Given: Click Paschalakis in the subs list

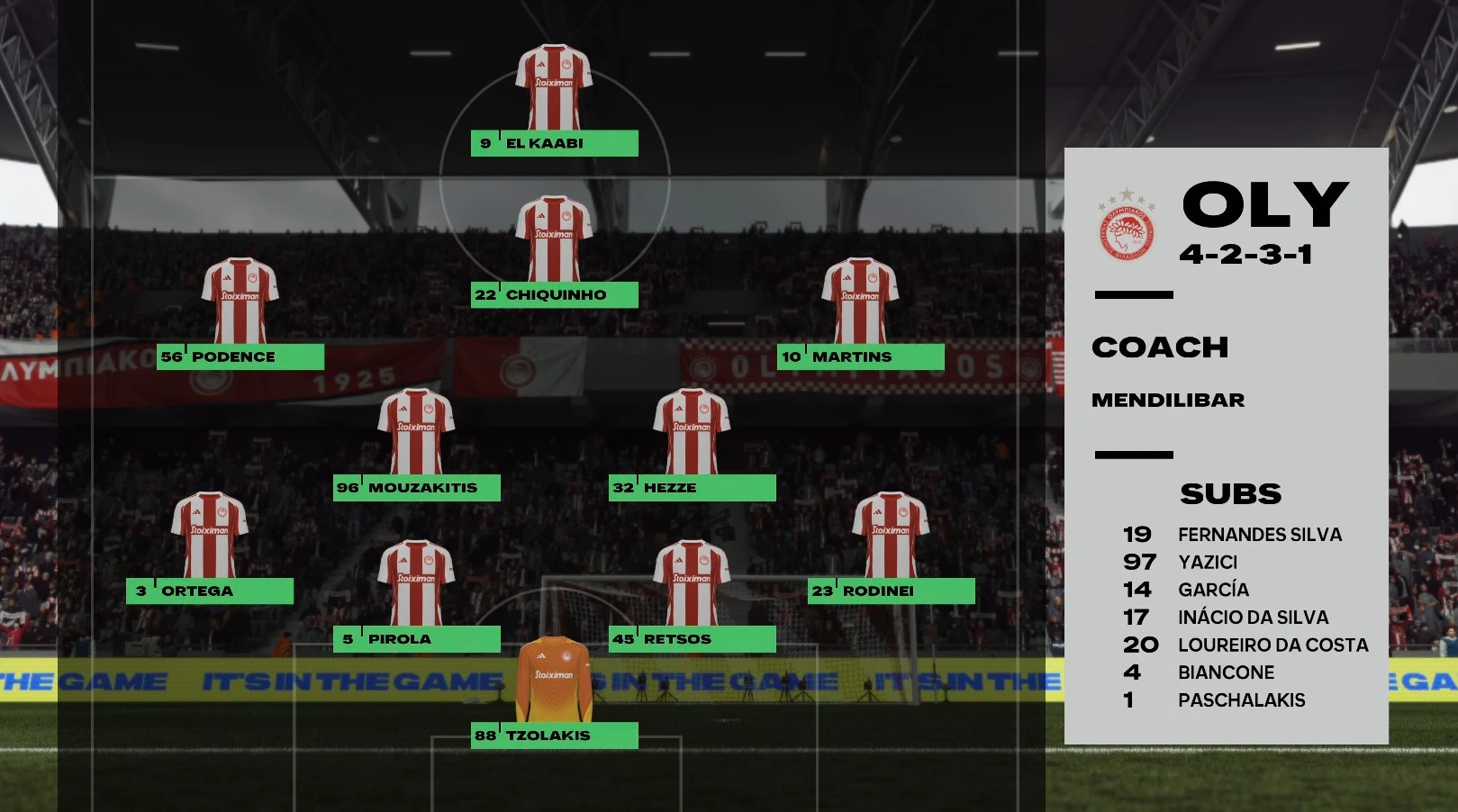Looking at the screenshot, I should pos(1241,699).
